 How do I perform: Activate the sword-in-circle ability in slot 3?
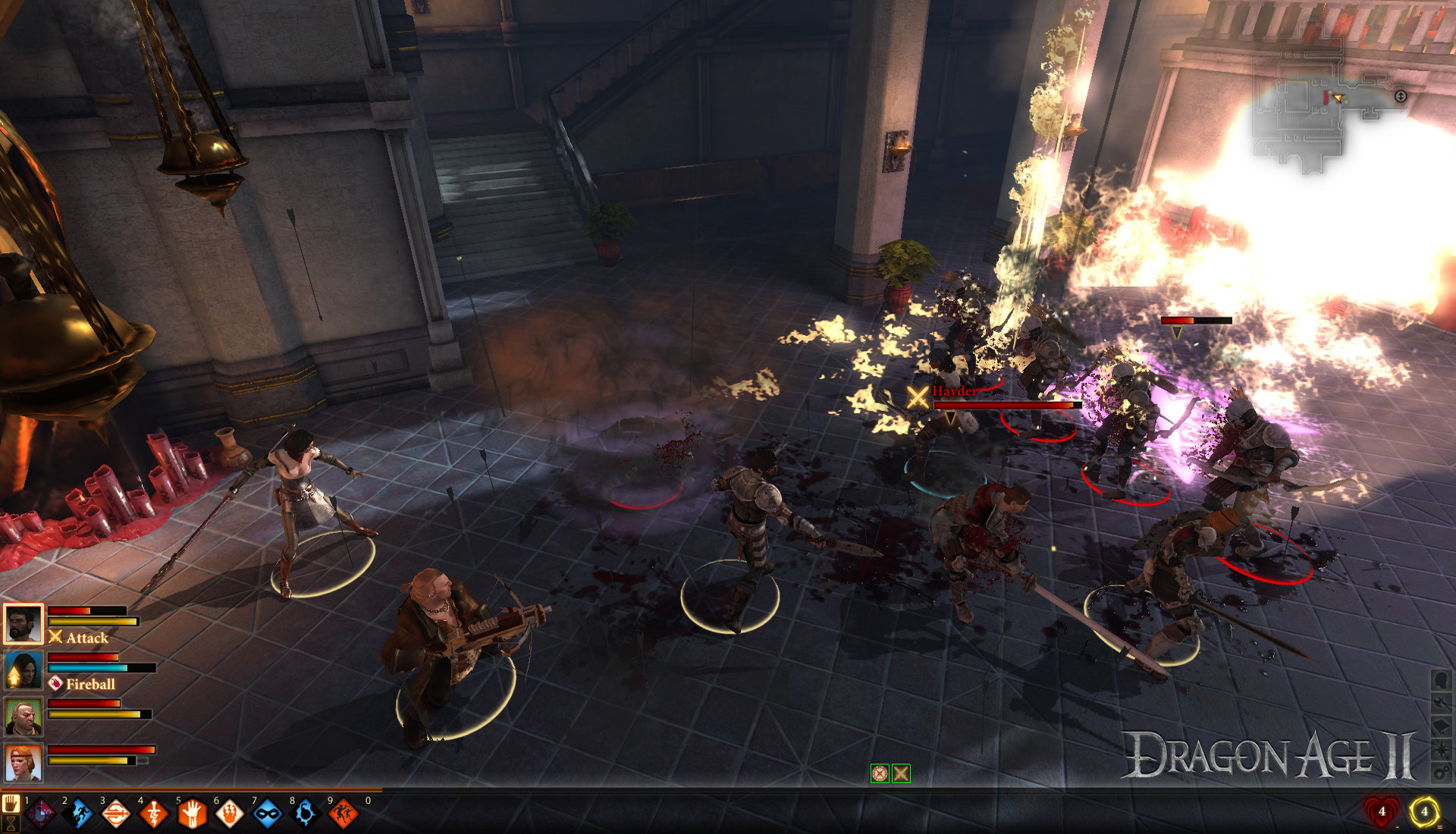click(116, 814)
